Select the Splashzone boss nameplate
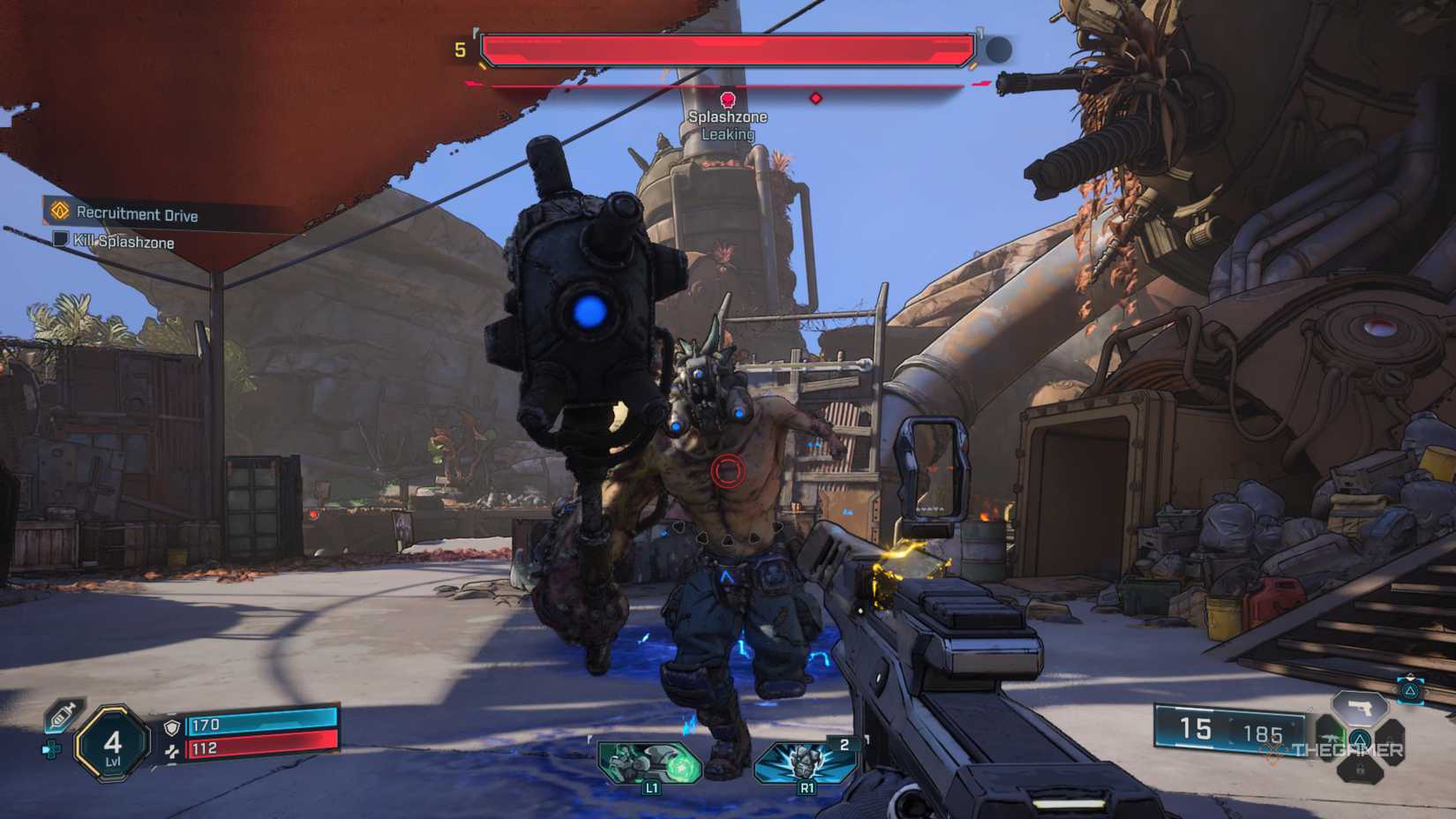This screenshot has height=819, width=1456. point(729,116)
